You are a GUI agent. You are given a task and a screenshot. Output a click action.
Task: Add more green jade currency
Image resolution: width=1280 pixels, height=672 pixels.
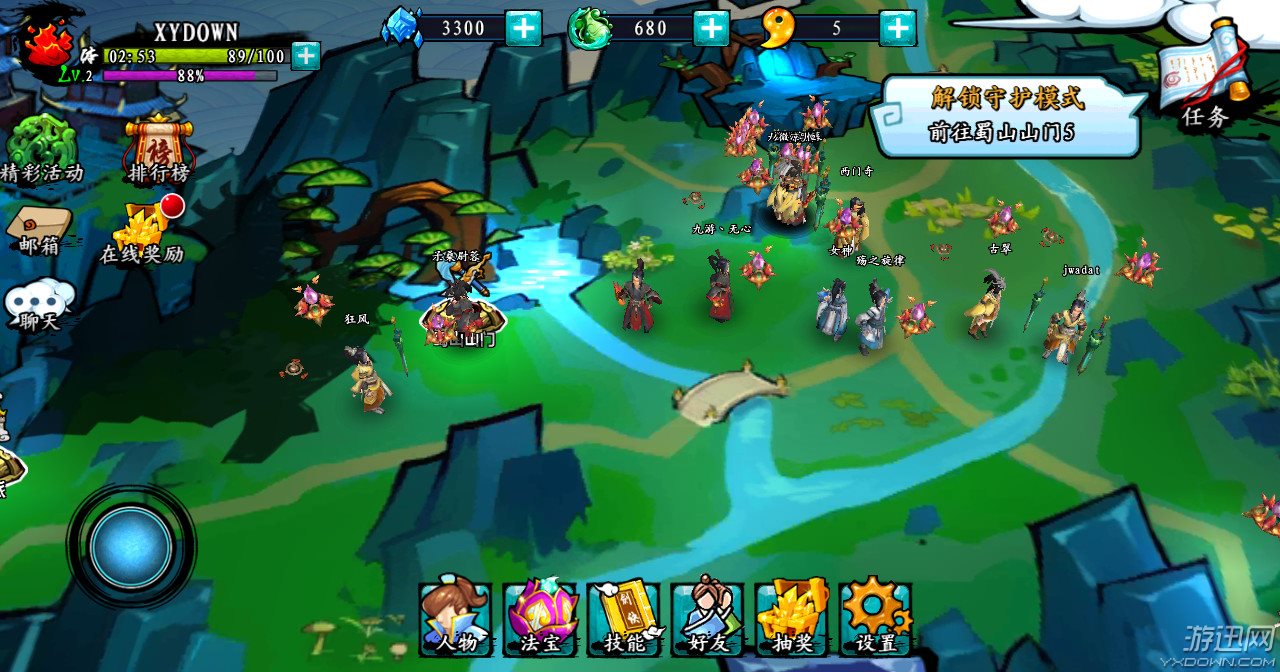pos(711,28)
